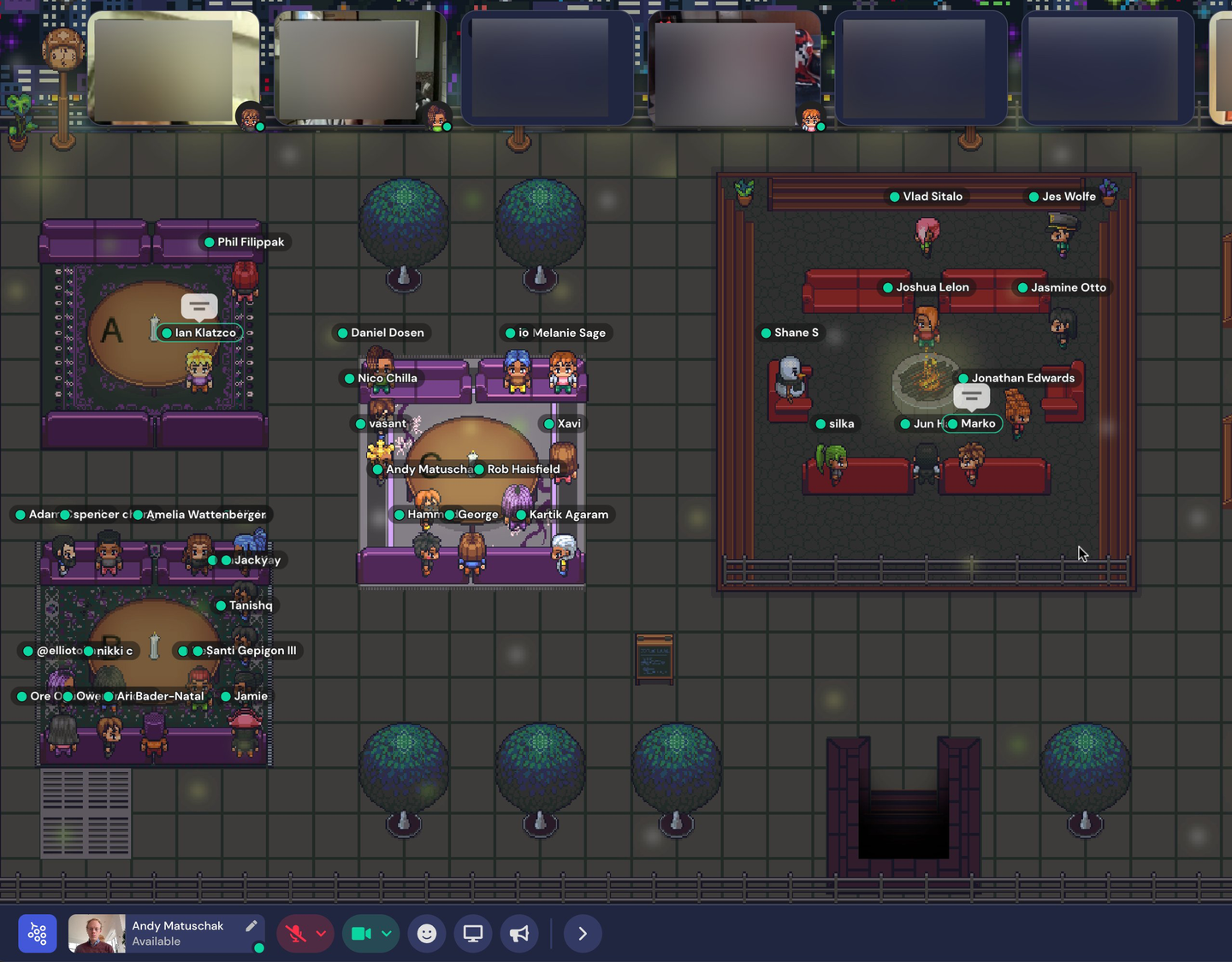Open the smiley emoji reactions

(x=427, y=934)
